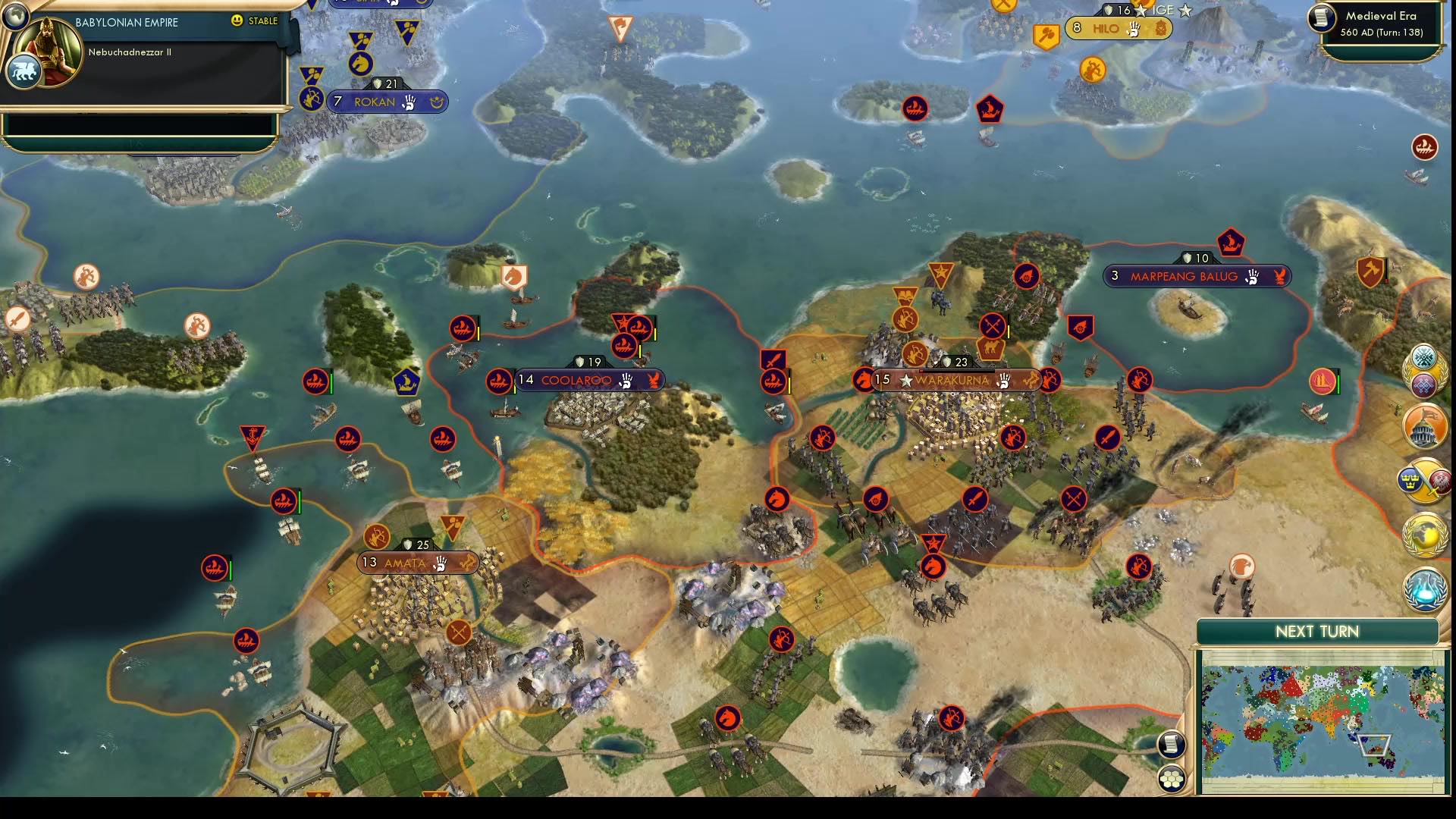Expand the Amata city banner
Image resolution: width=1456 pixels, height=819 pixels.
pyautogui.click(x=419, y=563)
